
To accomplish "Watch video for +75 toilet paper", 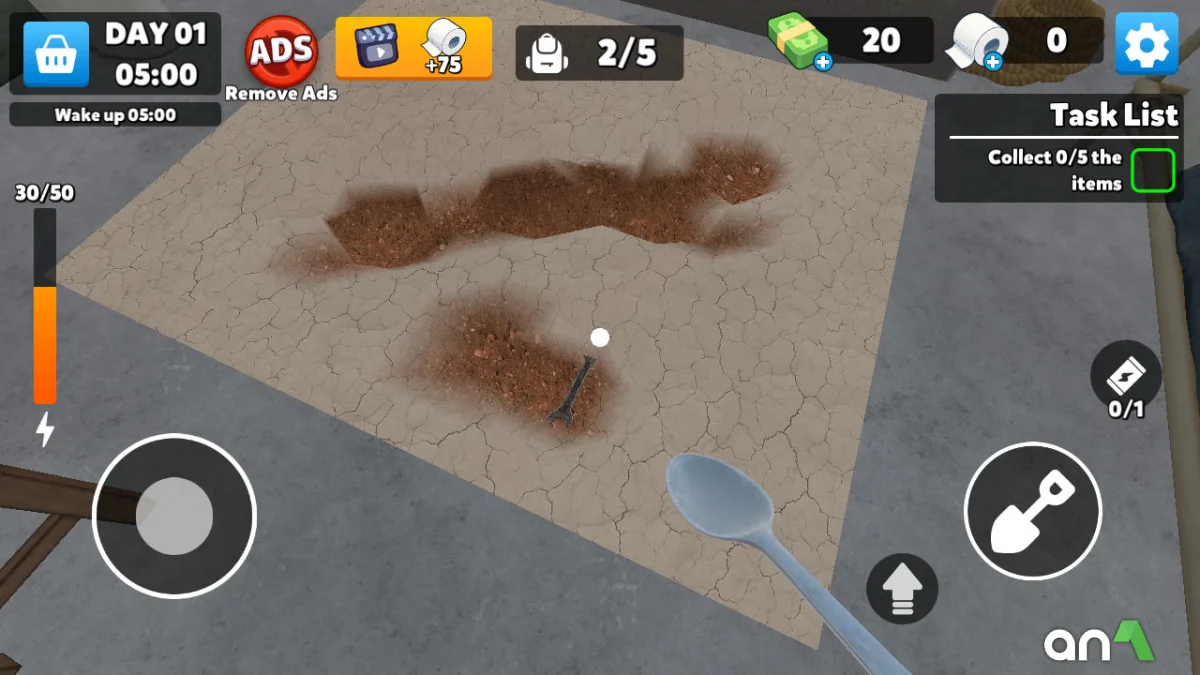I will [413, 47].
